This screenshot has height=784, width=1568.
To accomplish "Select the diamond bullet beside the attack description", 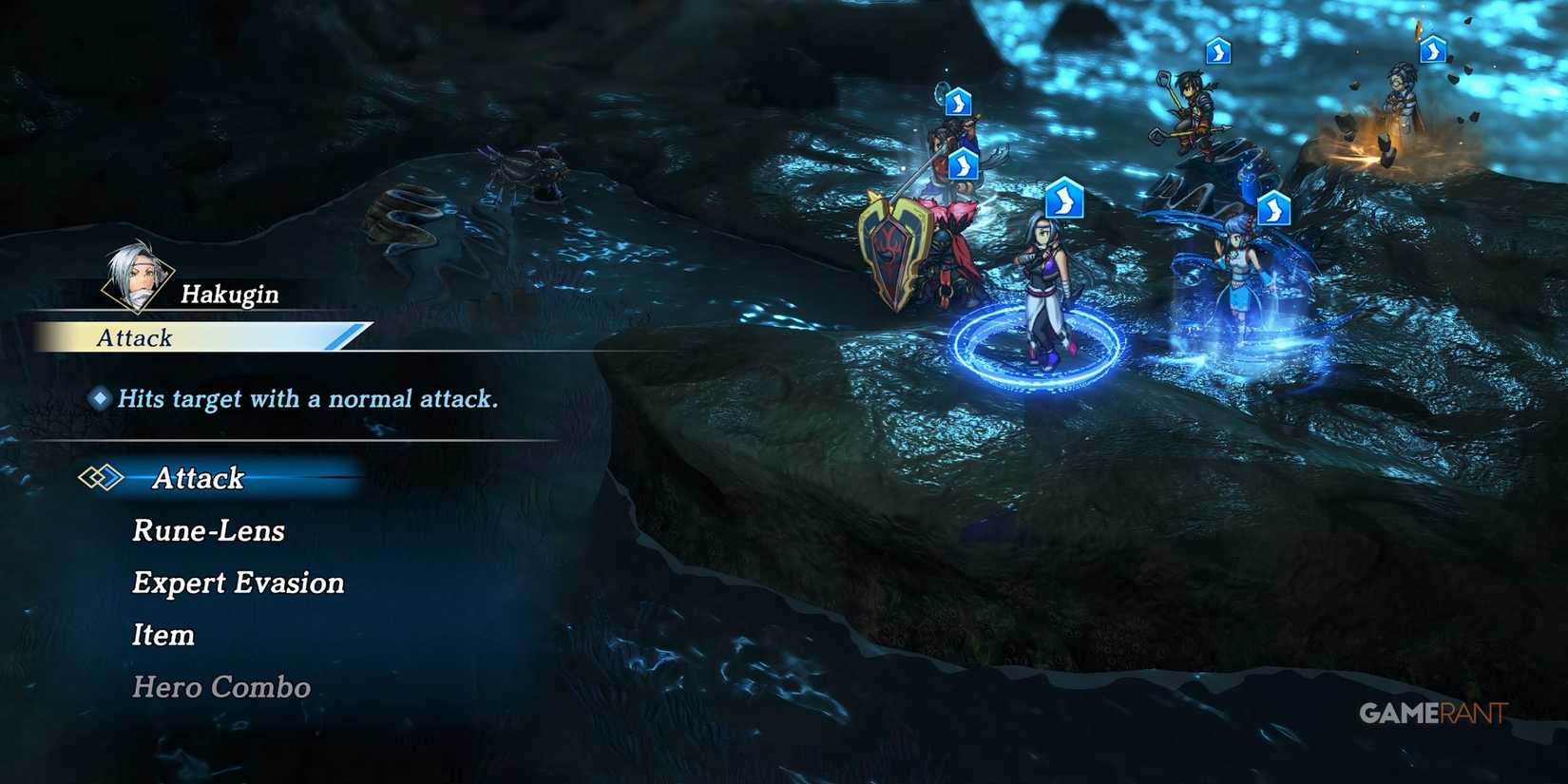I will pos(98,398).
